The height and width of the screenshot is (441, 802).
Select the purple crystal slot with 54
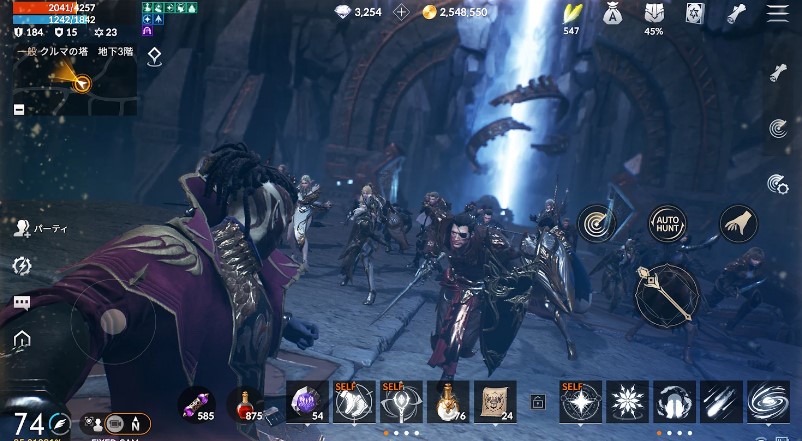[x=307, y=401]
